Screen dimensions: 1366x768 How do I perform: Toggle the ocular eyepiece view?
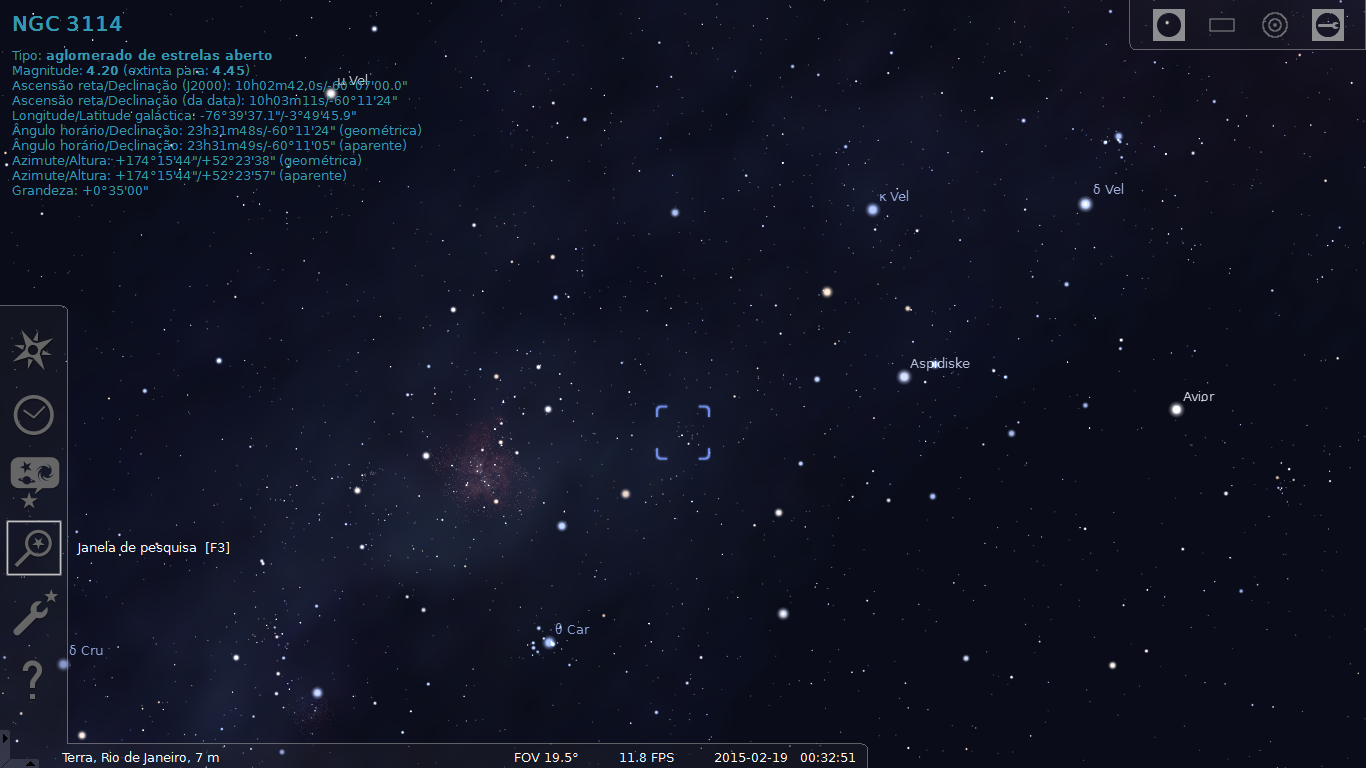click(1167, 25)
